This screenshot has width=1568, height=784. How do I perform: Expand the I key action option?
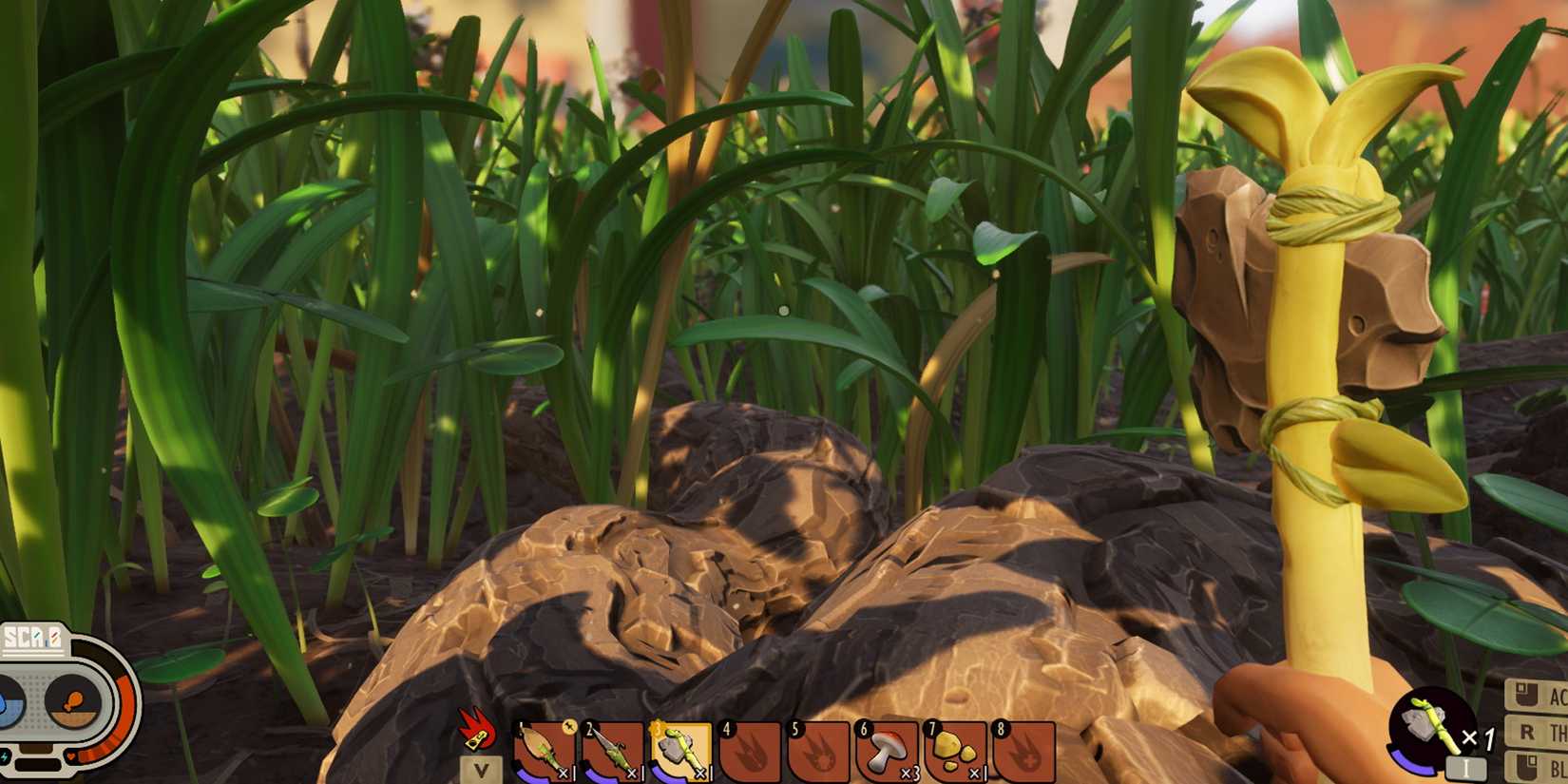click(1467, 766)
